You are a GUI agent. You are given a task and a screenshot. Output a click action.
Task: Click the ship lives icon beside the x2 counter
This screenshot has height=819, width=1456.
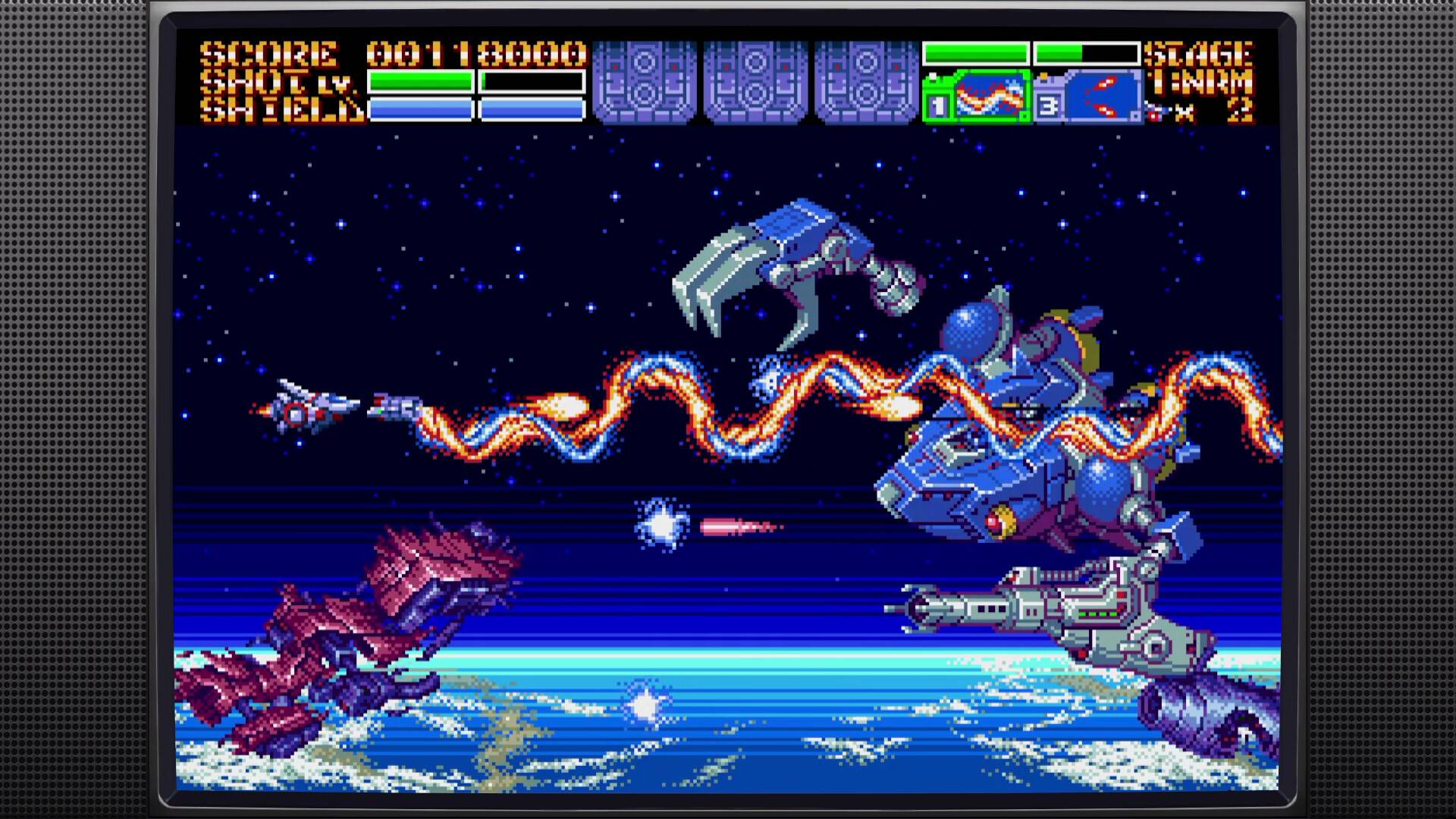point(1154,111)
